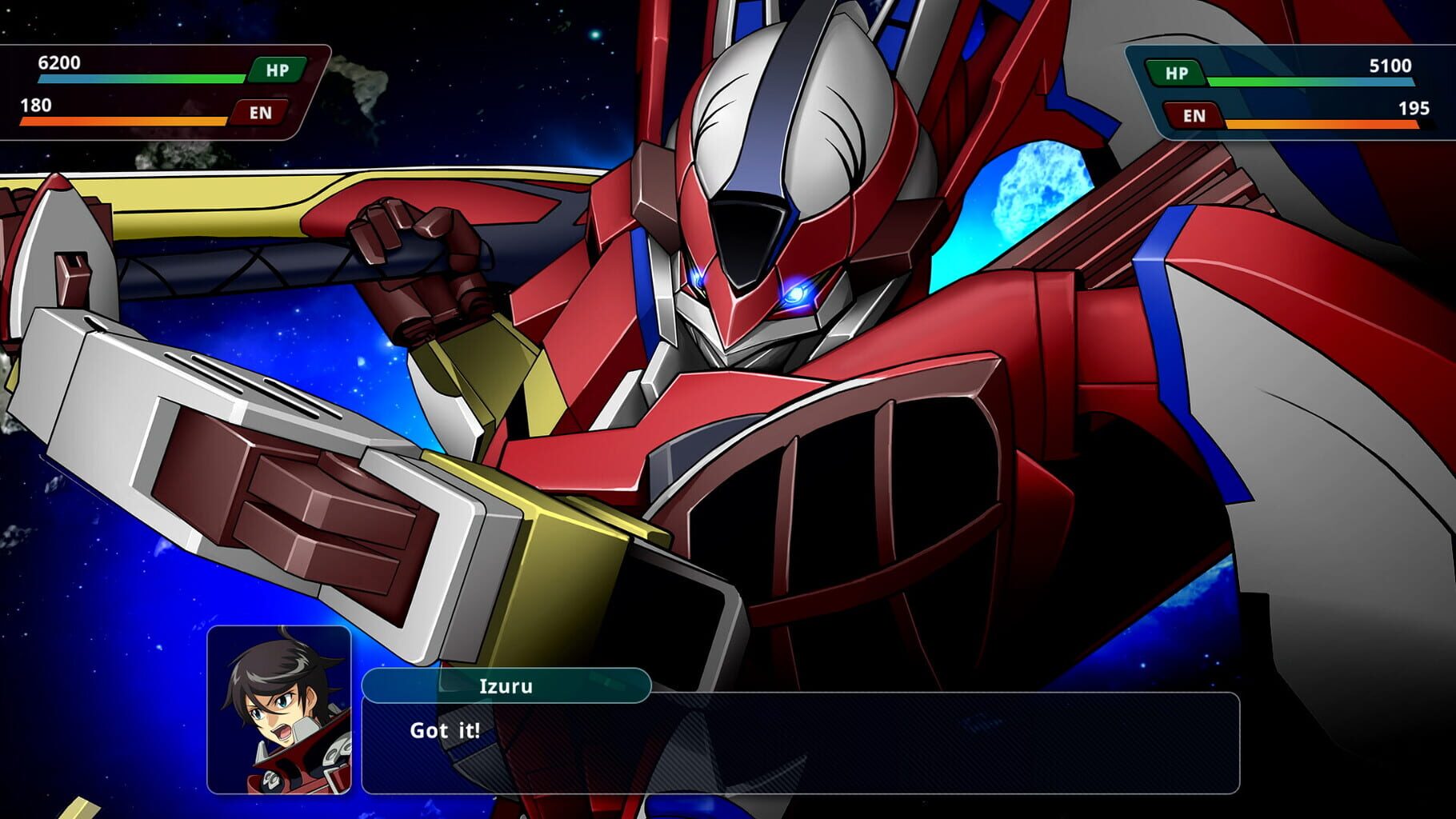Advance the dialogue by clicking Got it!
The width and height of the screenshot is (1456, 819).
click(444, 730)
